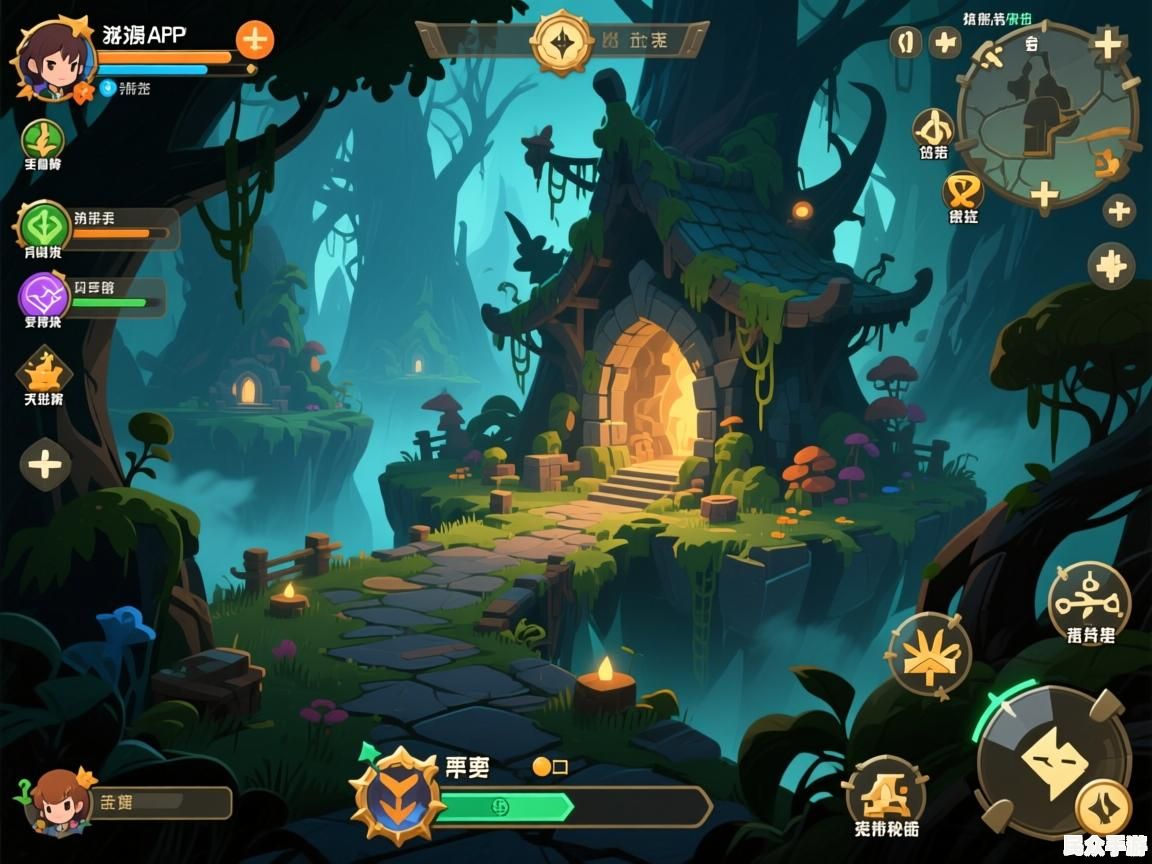The height and width of the screenshot is (864, 1152).
Task: Open the orange flame diamond icon
Action: (x=44, y=373)
